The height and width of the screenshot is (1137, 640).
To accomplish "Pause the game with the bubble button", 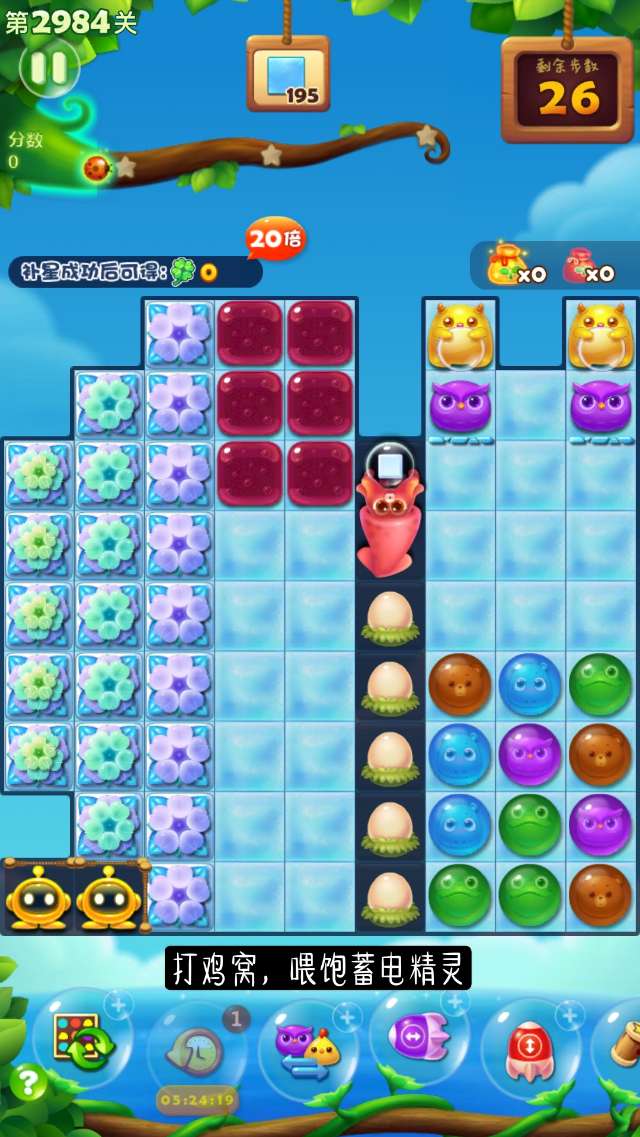I will (48, 68).
